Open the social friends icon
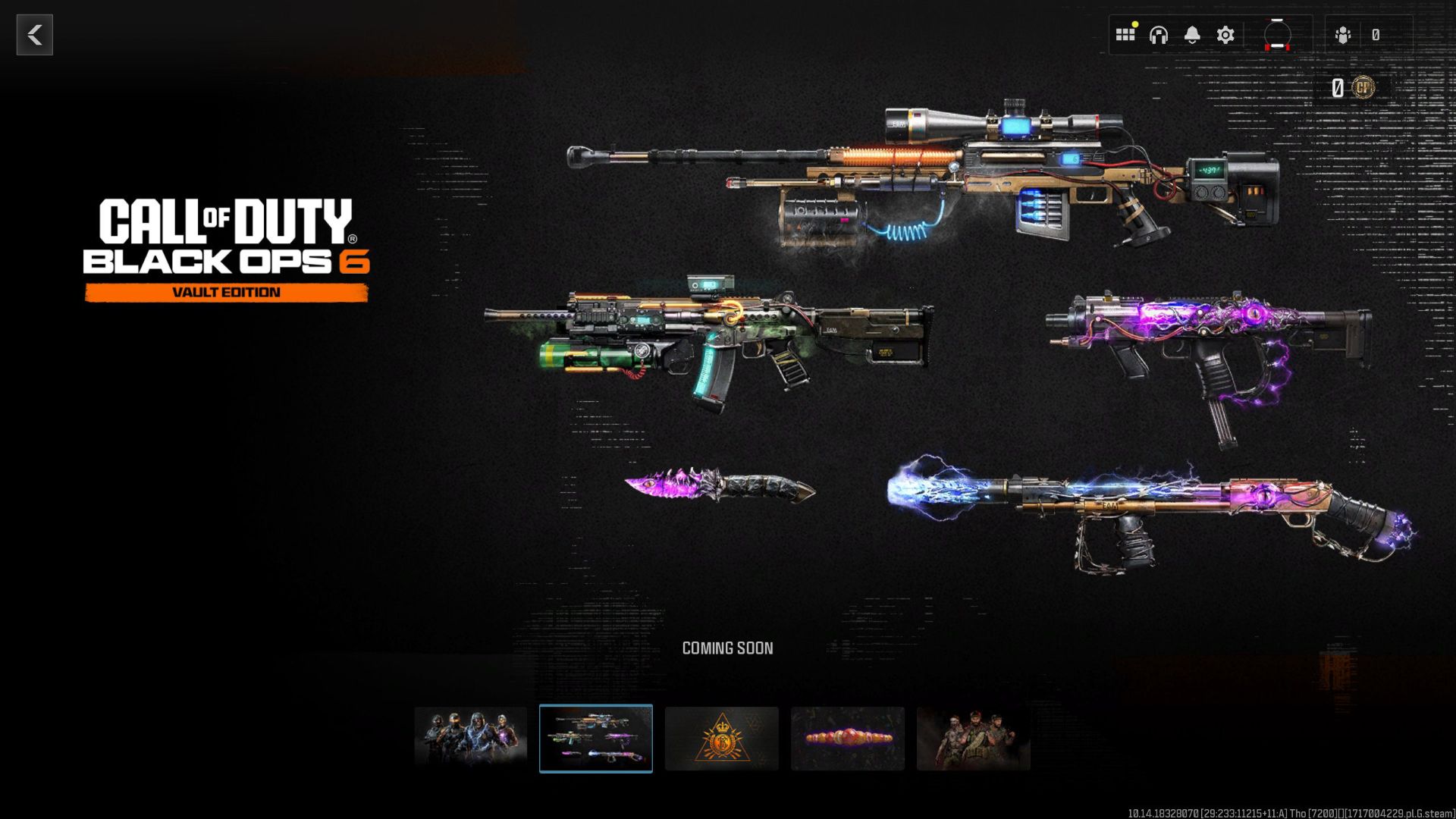Viewport: 1456px width, 819px height. (x=1342, y=34)
